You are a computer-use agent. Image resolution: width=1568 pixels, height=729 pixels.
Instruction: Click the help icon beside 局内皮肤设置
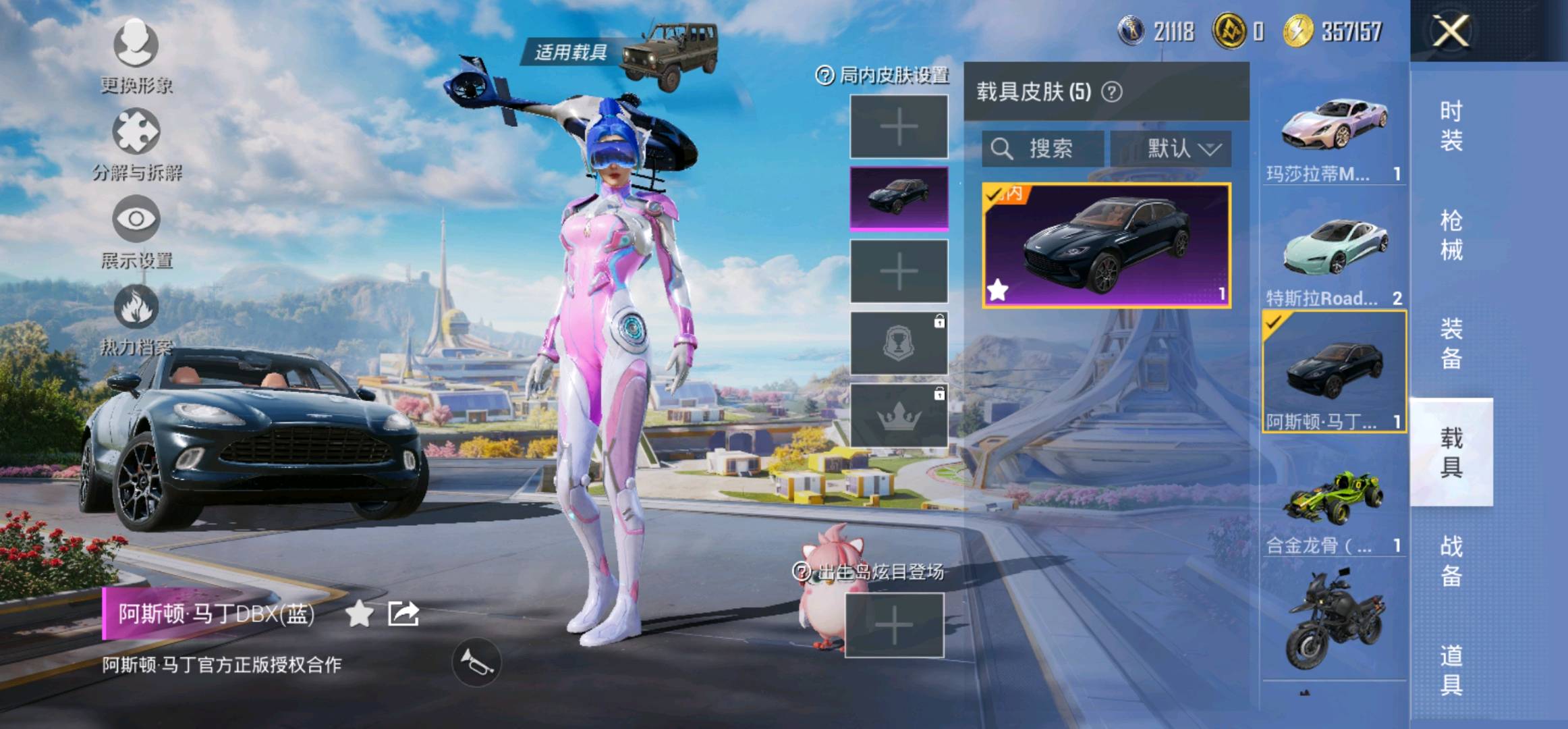click(824, 76)
